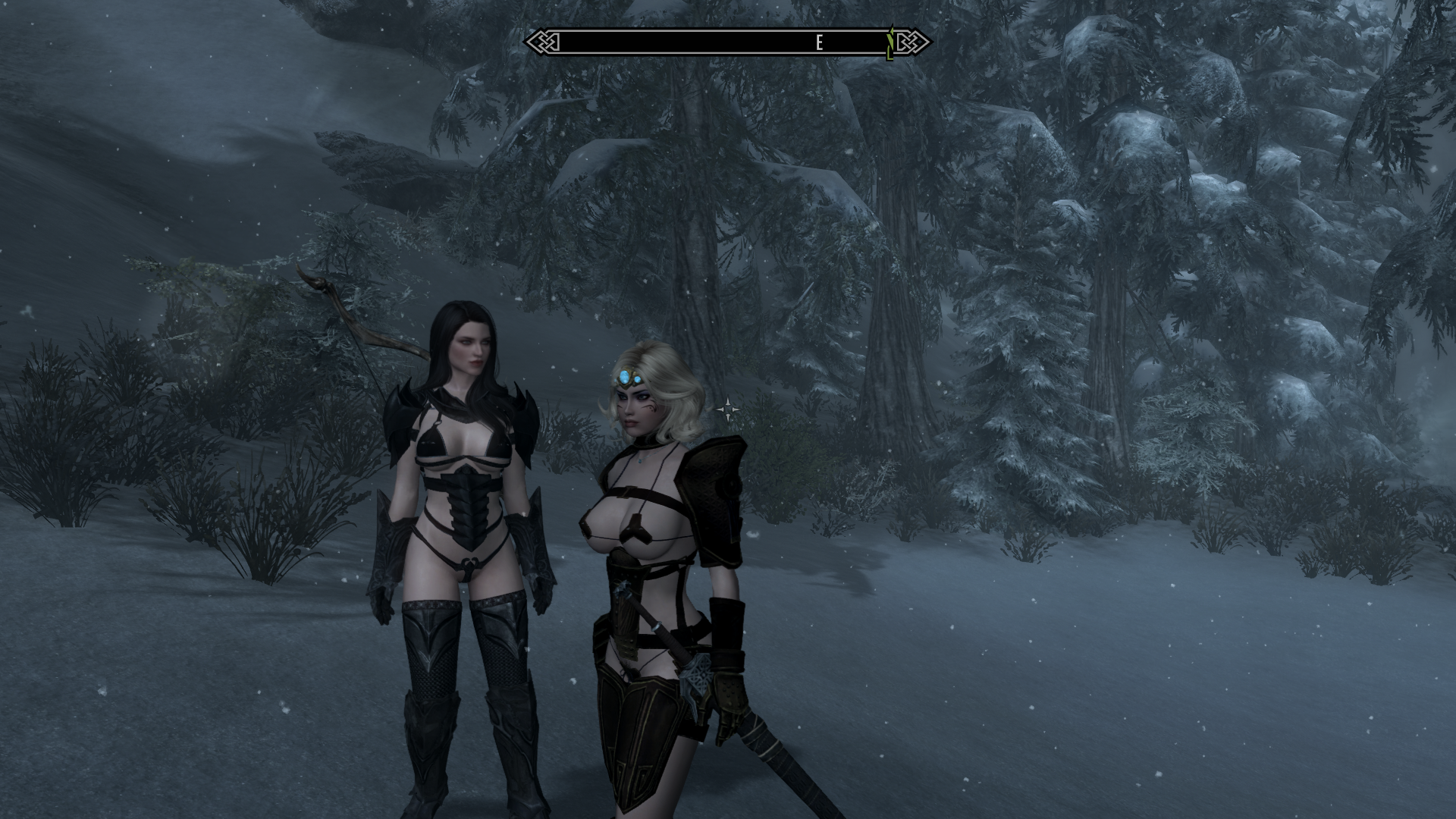Click the compass bar showing East
1456x819 pixels.
(726, 42)
